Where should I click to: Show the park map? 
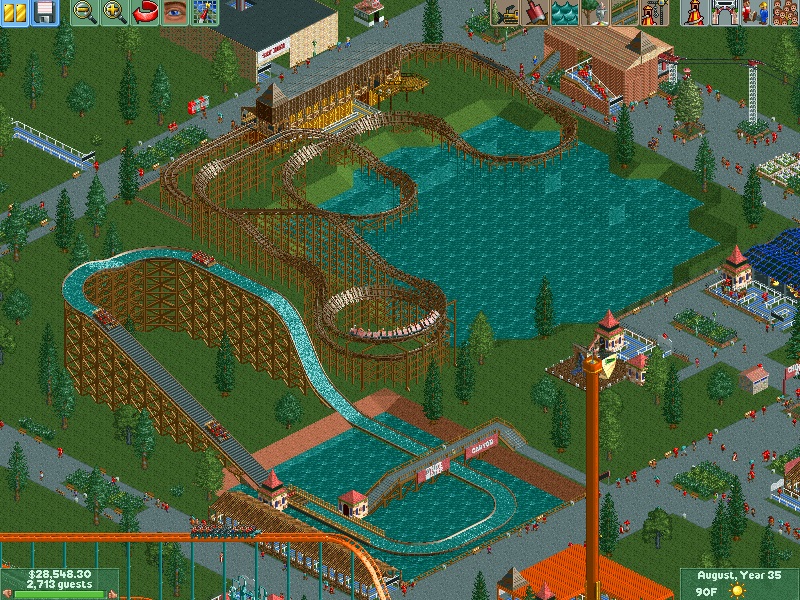pyautogui.click(x=205, y=12)
